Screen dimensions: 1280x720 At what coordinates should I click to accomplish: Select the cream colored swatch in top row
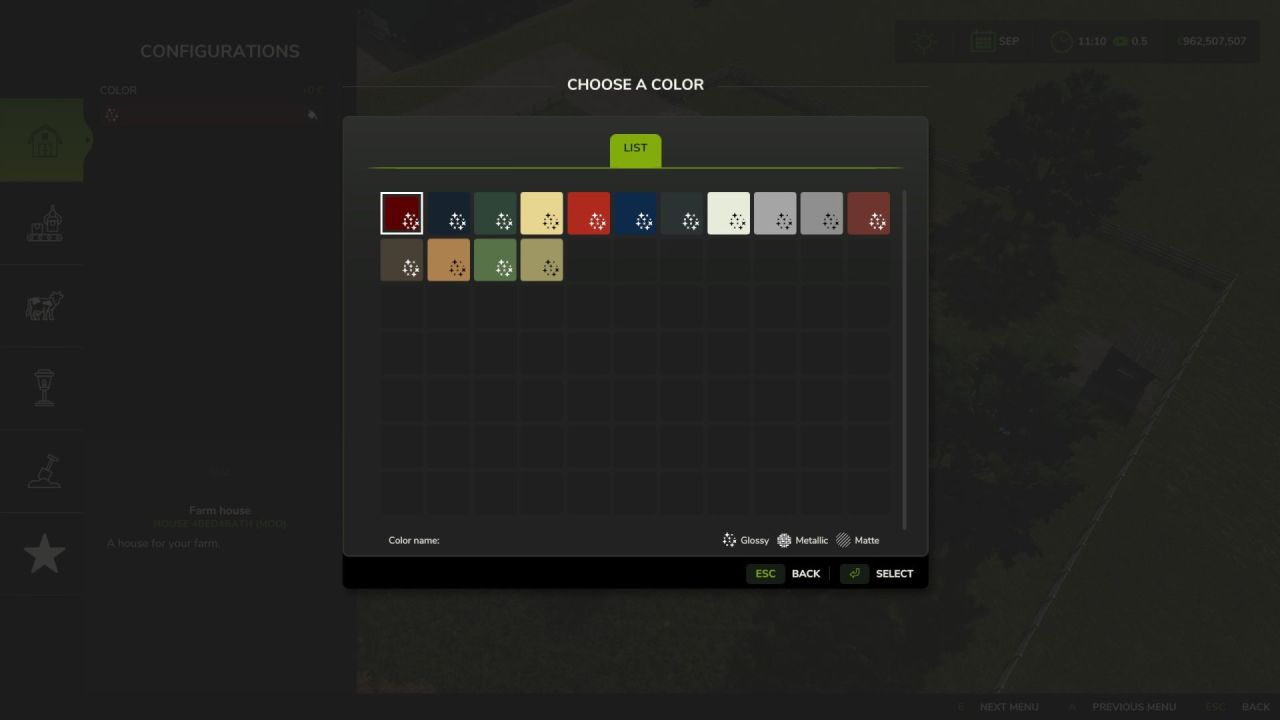pos(728,212)
